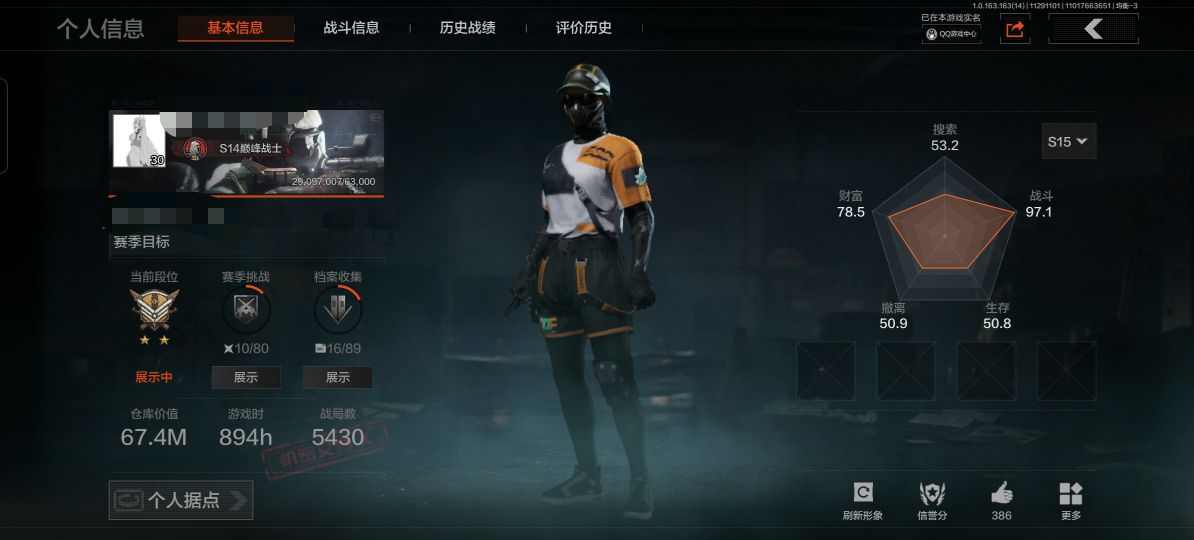Click the orange share icon
The height and width of the screenshot is (540, 1194).
1015,30
